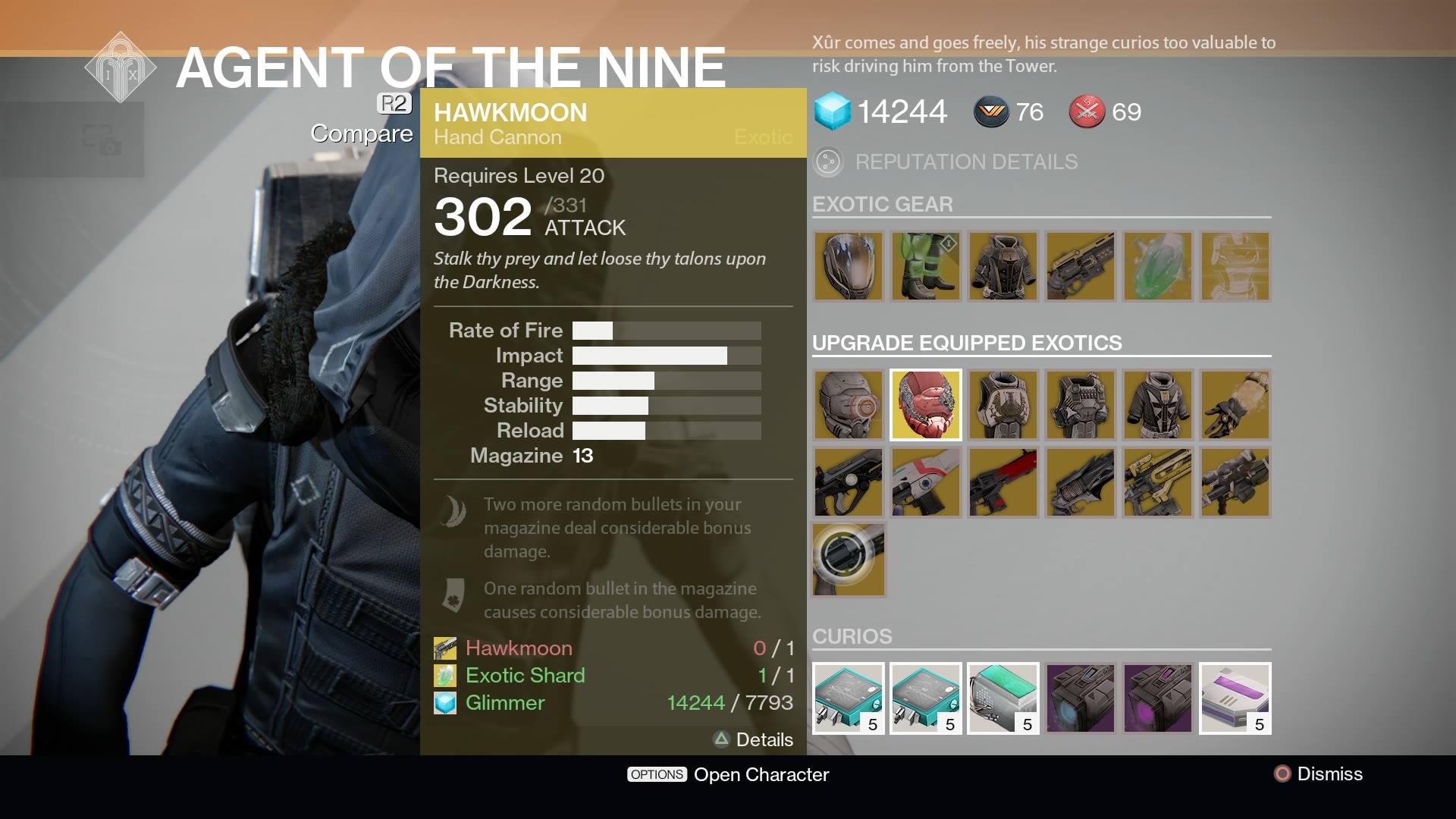Click the Impact stat bar
The height and width of the screenshot is (819, 1456).
666,355
